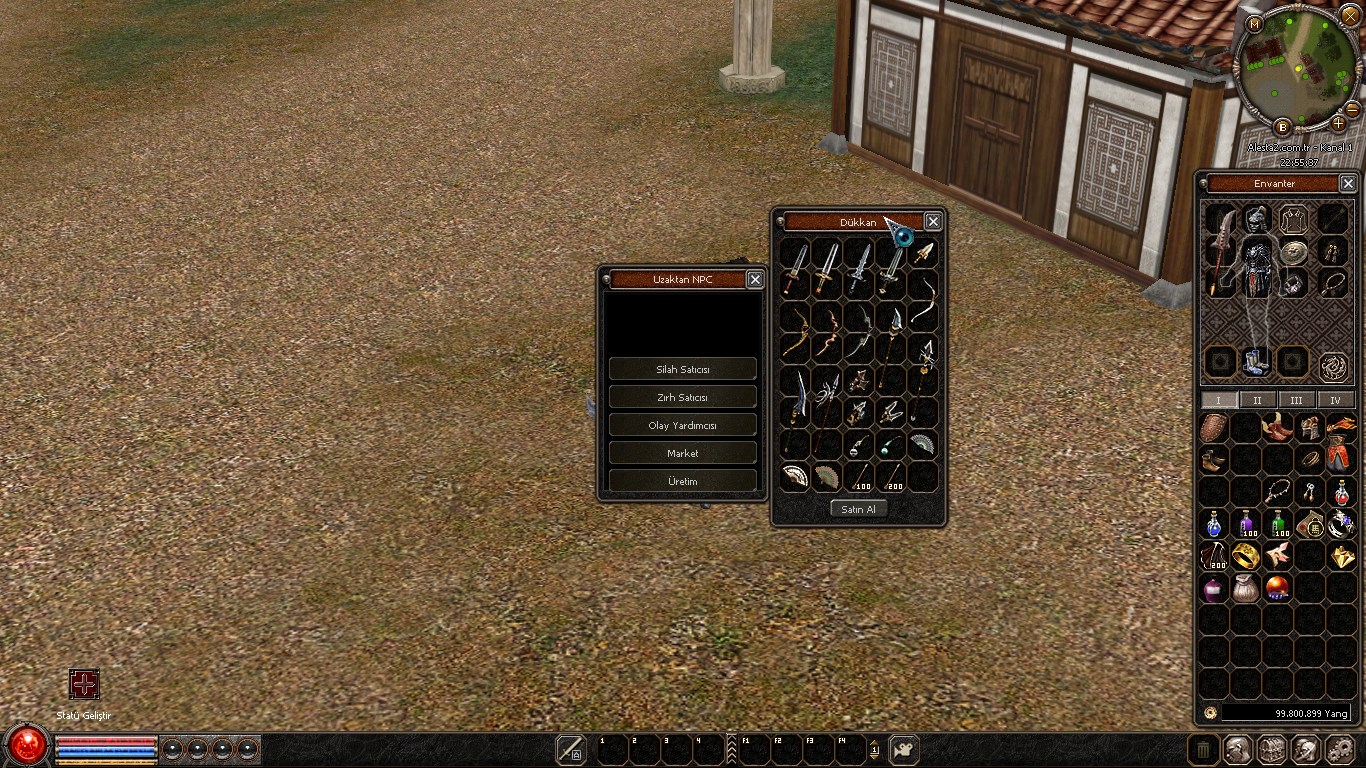Switch to inventory page III
The height and width of the screenshot is (768, 1366).
[x=1296, y=400]
